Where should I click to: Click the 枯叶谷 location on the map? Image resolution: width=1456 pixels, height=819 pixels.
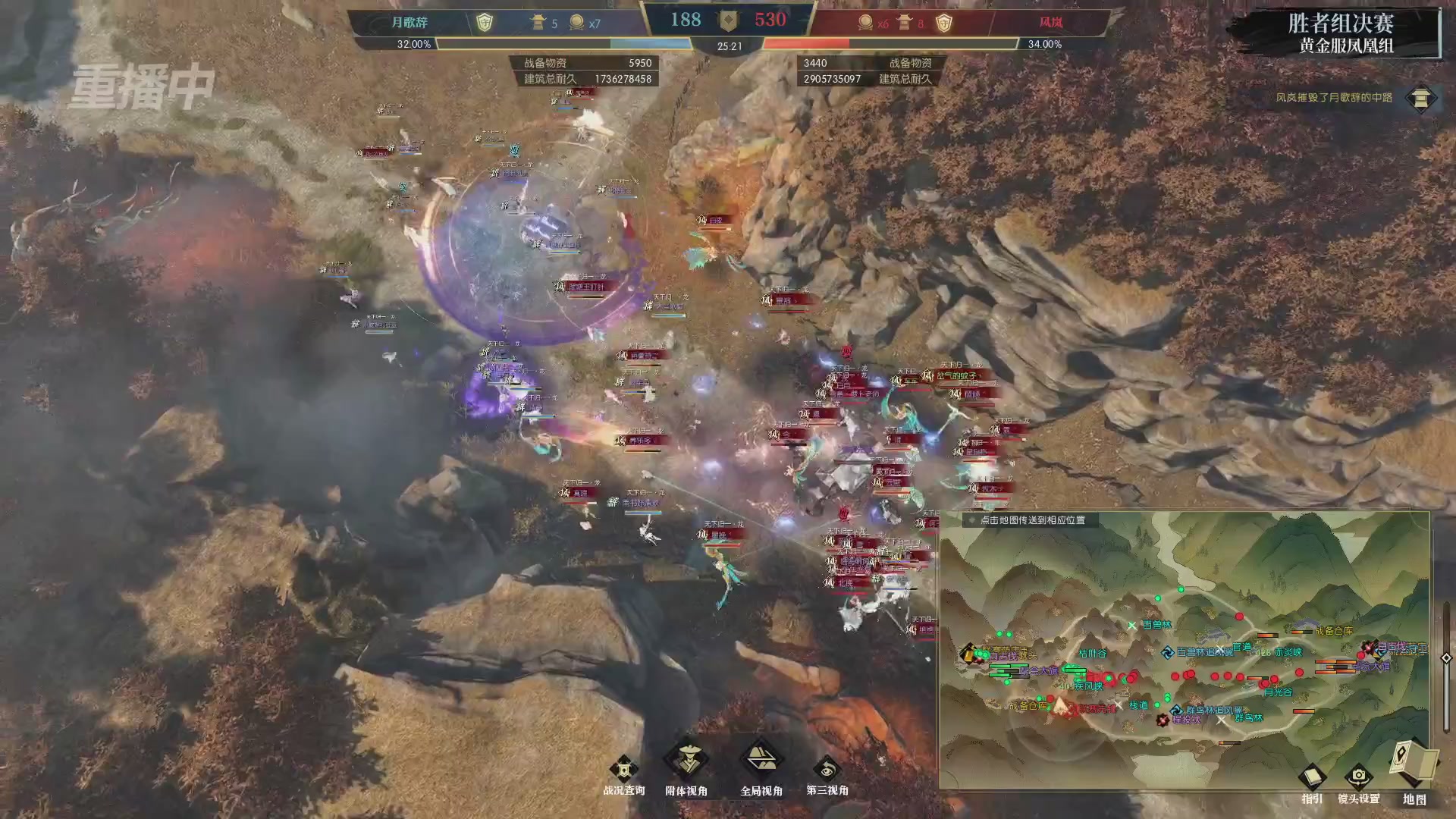[1093, 653]
